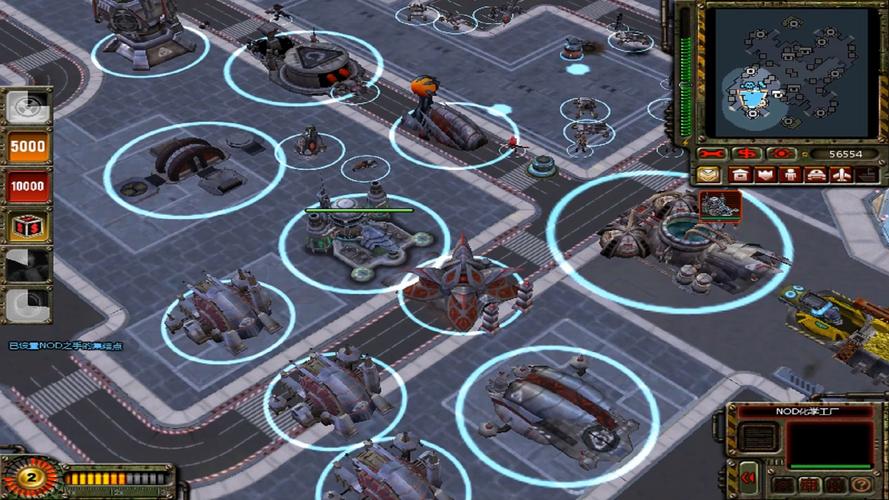Activate the red cash crate power
889x500 pixels.
point(28,226)
